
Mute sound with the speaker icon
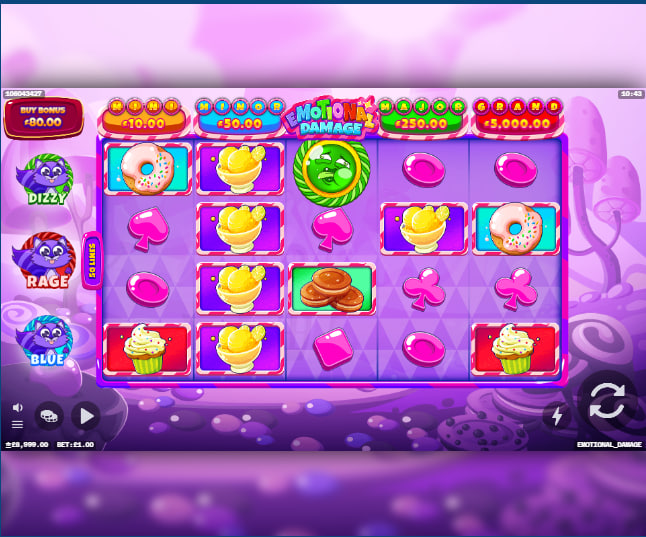point(17,407)
